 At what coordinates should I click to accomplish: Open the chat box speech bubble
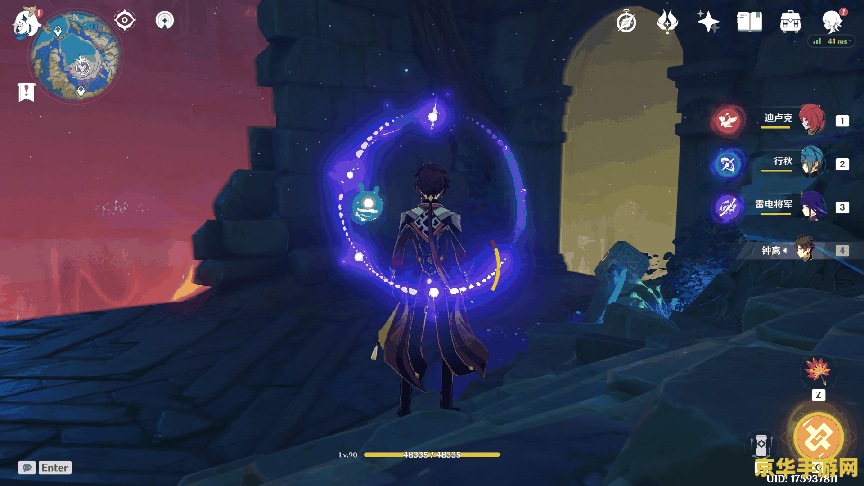click(27, 467)
